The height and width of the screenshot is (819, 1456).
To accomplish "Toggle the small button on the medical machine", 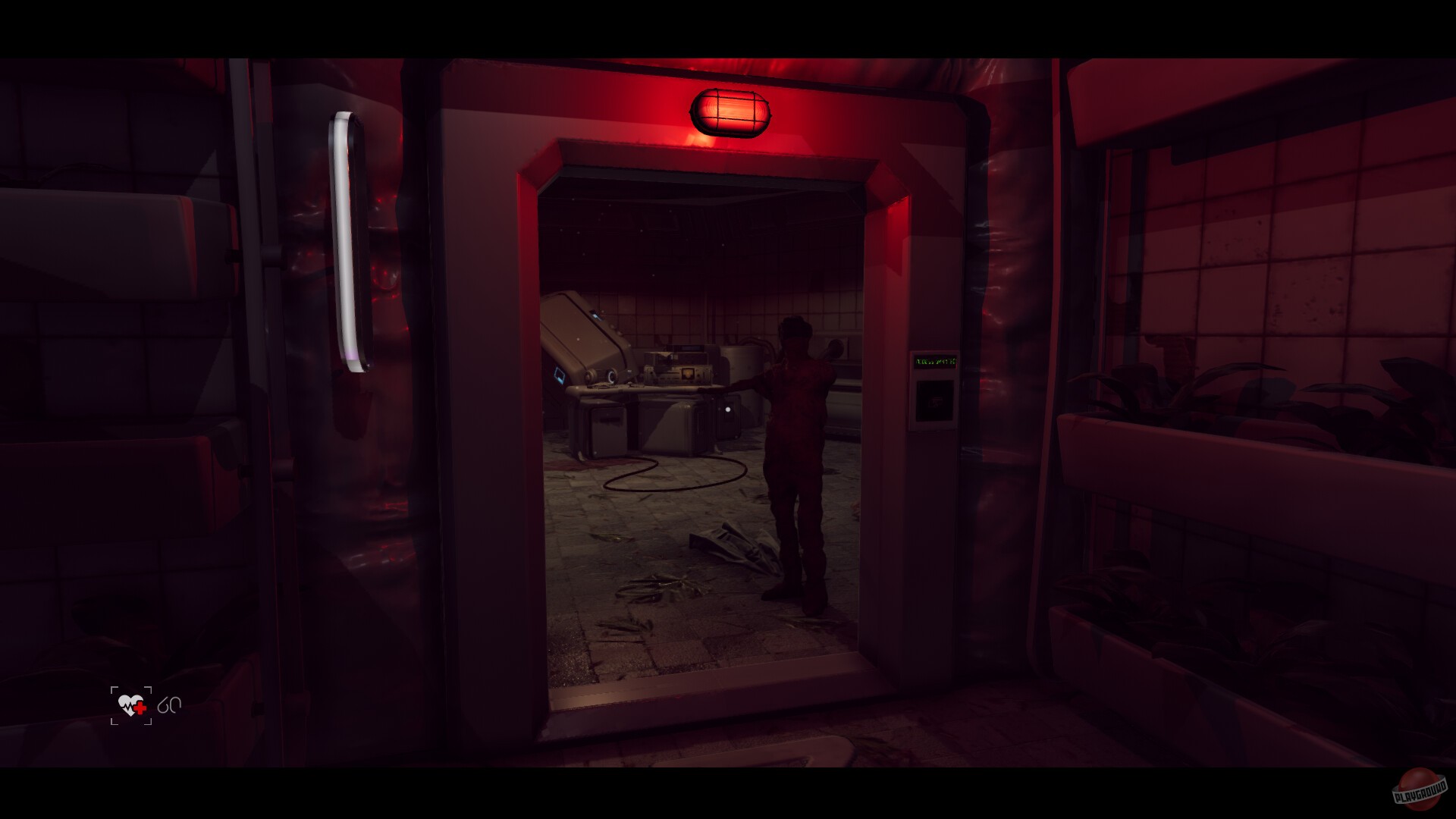I will click(727, 410).
